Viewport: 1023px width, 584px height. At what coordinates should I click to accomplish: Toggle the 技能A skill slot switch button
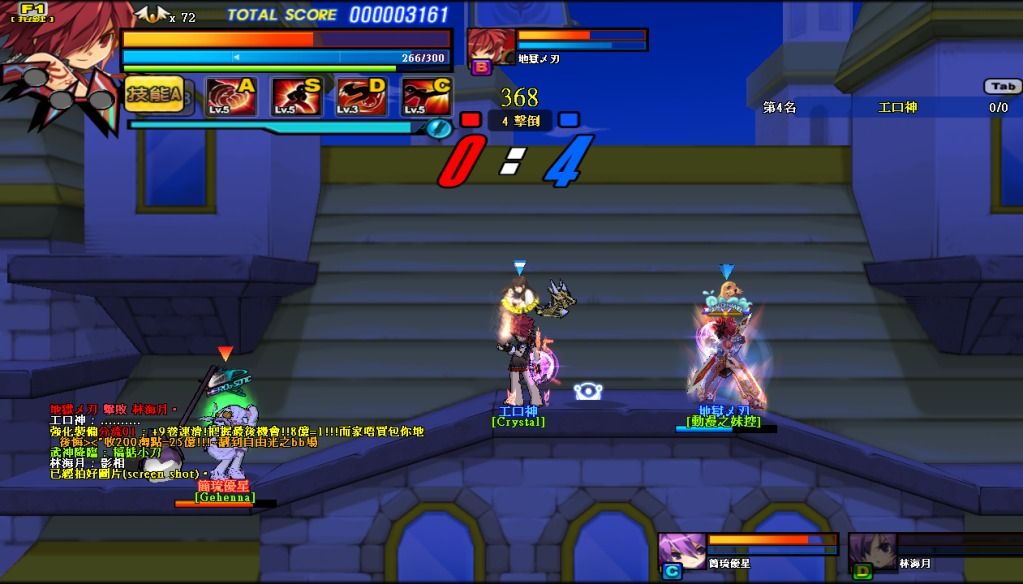154,94
